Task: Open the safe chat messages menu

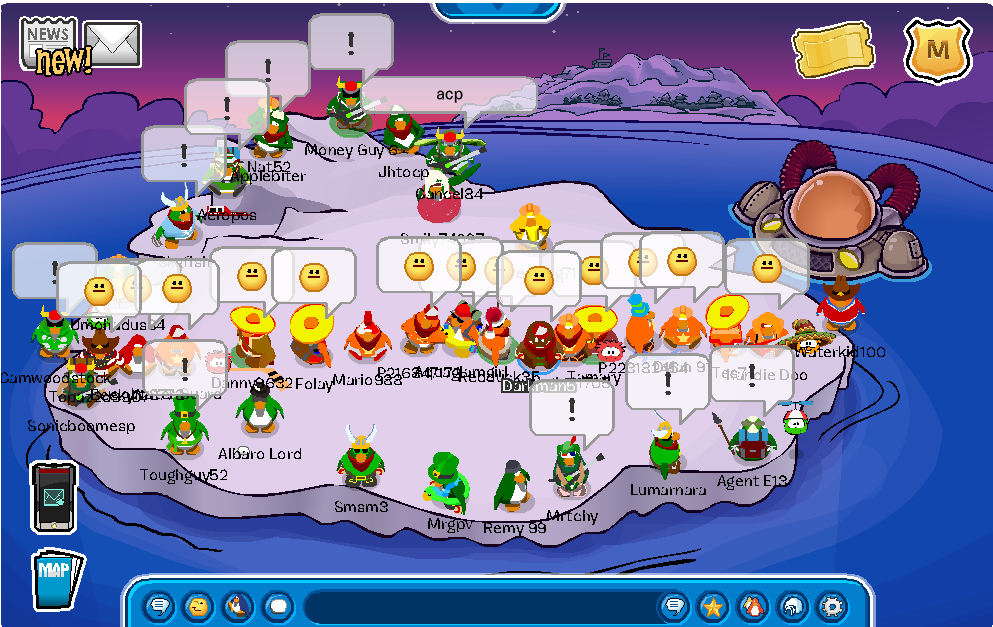Action: click(159, 605)
